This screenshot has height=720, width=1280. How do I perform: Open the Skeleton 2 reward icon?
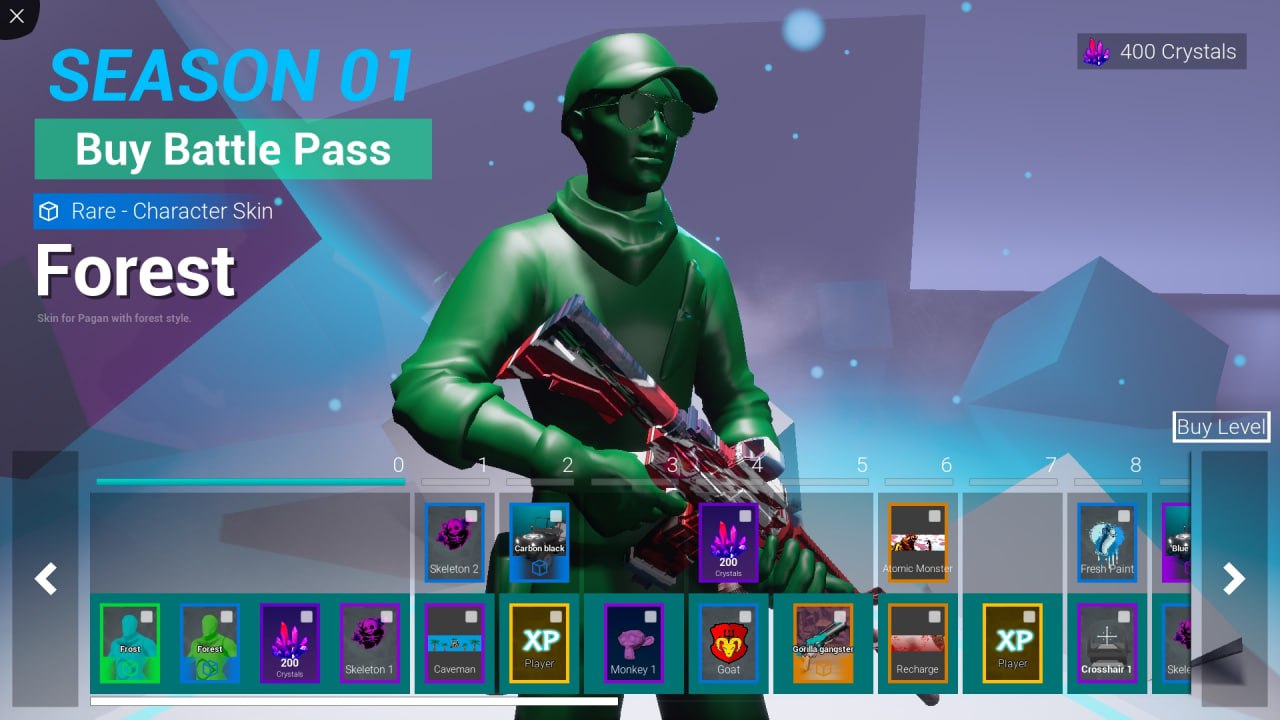(x=455, y=540)
